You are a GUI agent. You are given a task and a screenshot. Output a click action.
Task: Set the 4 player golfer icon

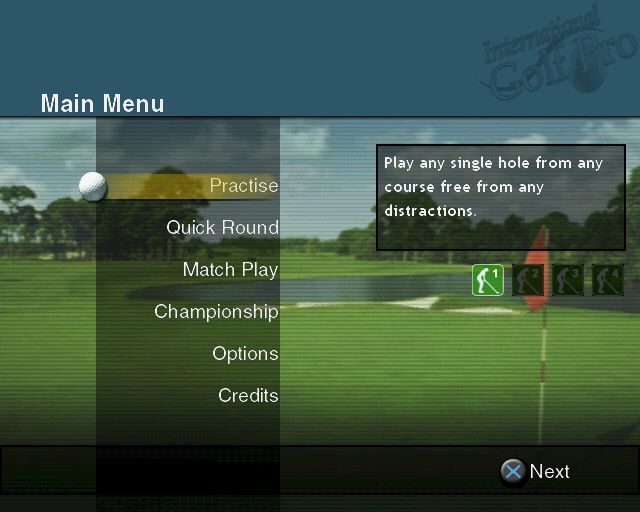pos(607,280)
